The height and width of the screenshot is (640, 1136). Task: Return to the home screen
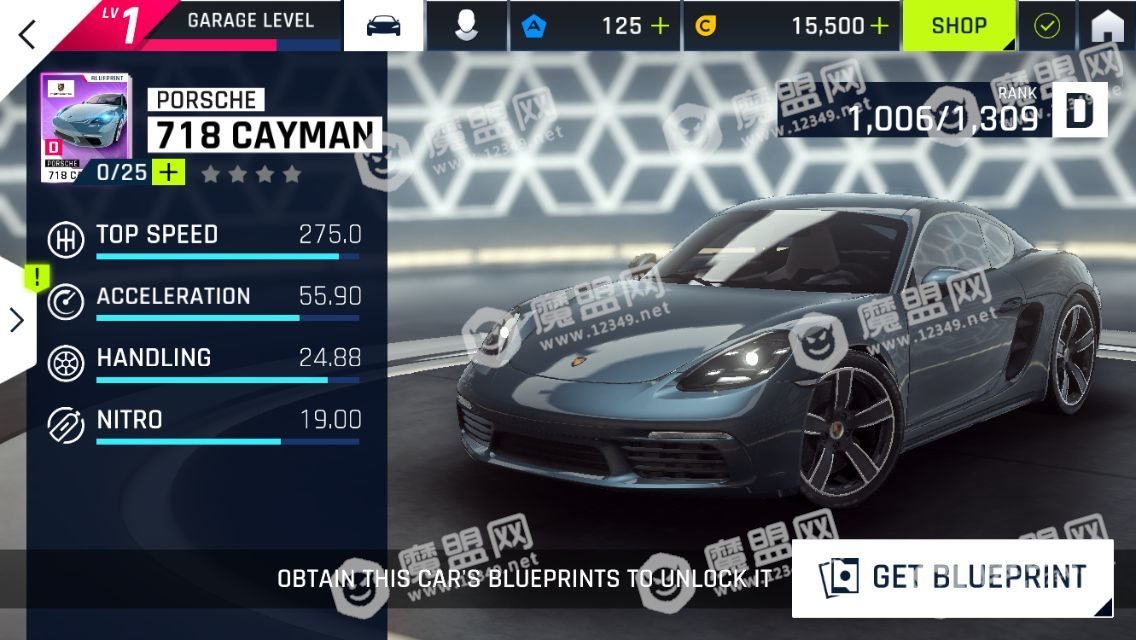coord(1107,26)
